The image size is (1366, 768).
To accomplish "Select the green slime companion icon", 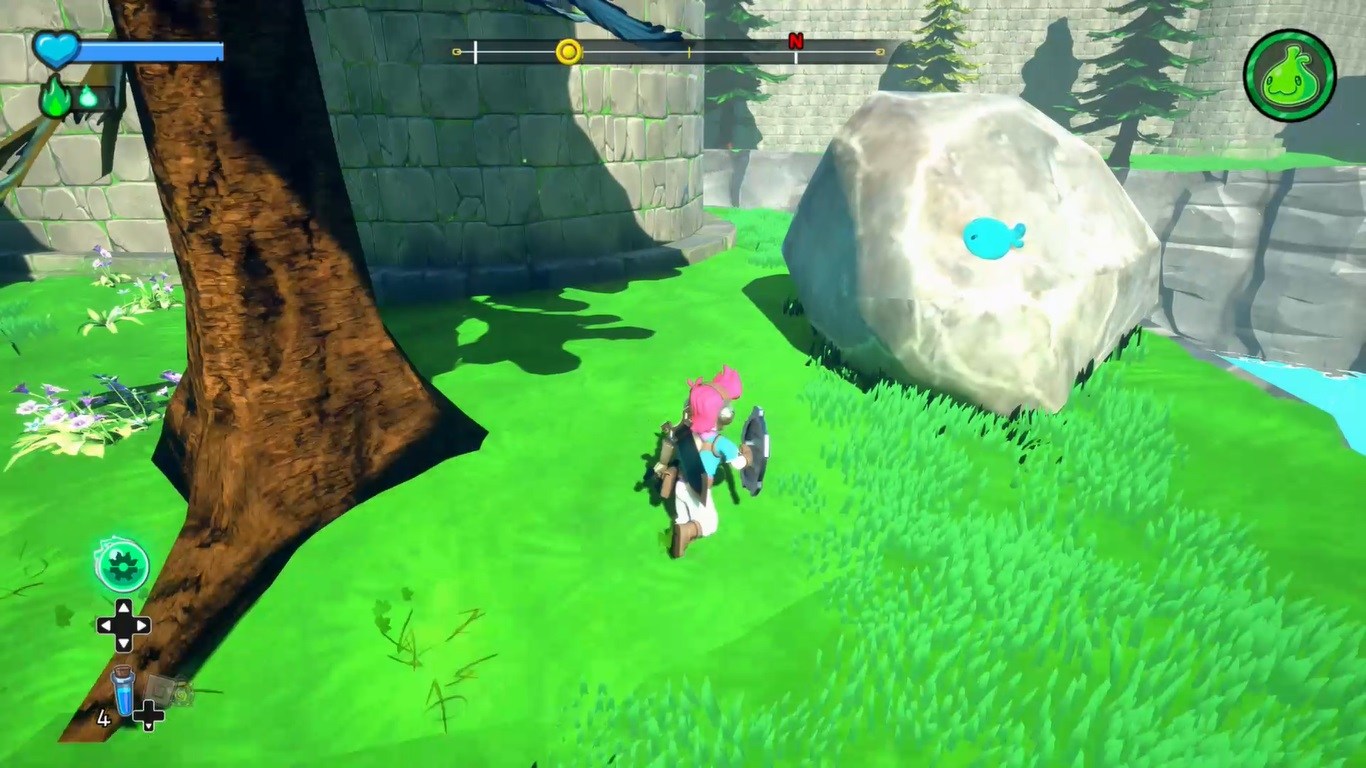I will click(x=1289, y=75).
